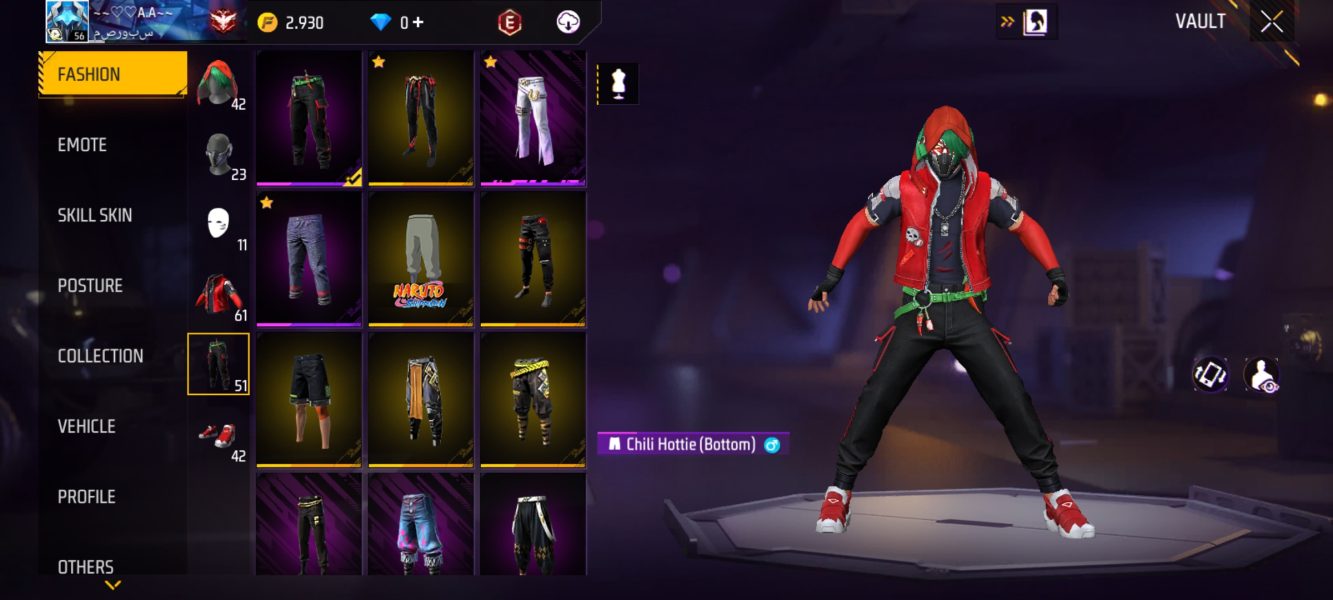
Task: Select the Naruto Shippuden grey pants
Action: [421, 257]
